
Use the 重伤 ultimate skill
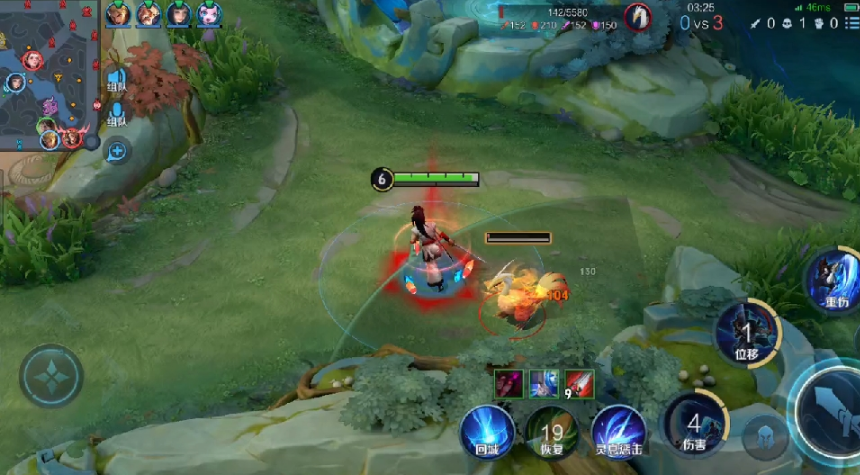(x=835, y=280)
